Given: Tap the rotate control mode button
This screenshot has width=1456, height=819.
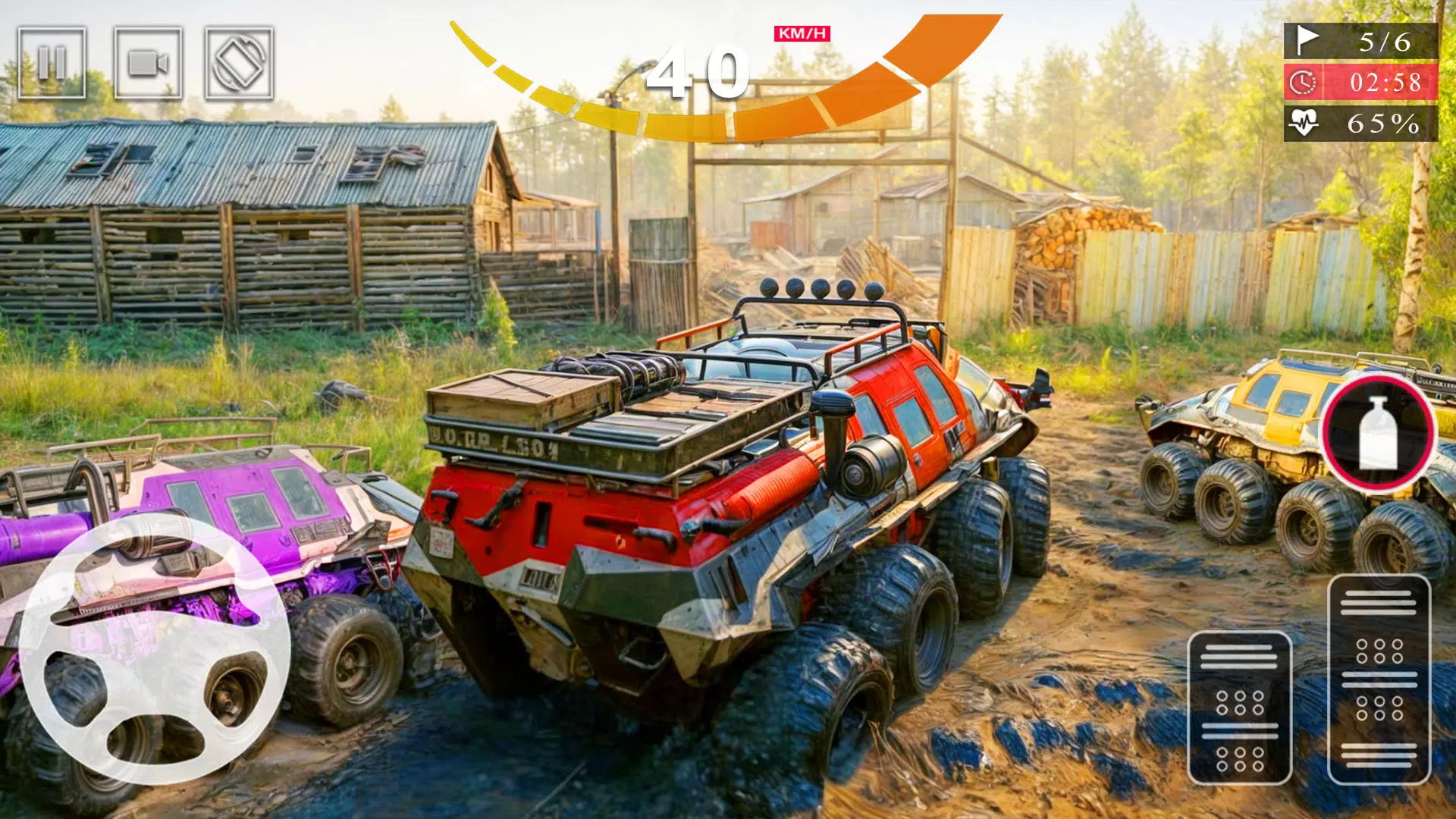Looking at the screenshot, I should (x=239, y=63).
